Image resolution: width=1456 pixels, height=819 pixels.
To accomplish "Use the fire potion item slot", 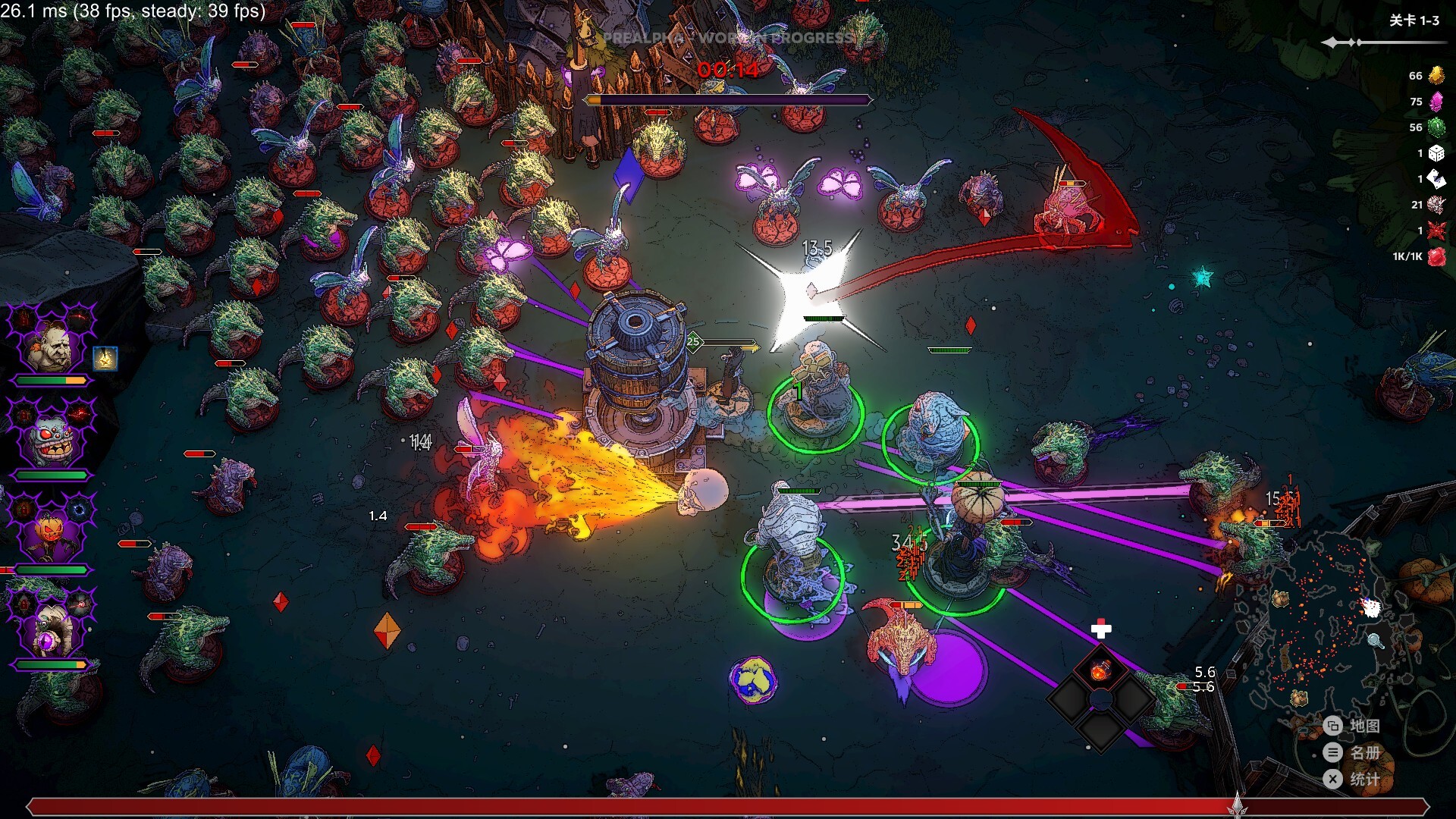I will pos(1101,670).
